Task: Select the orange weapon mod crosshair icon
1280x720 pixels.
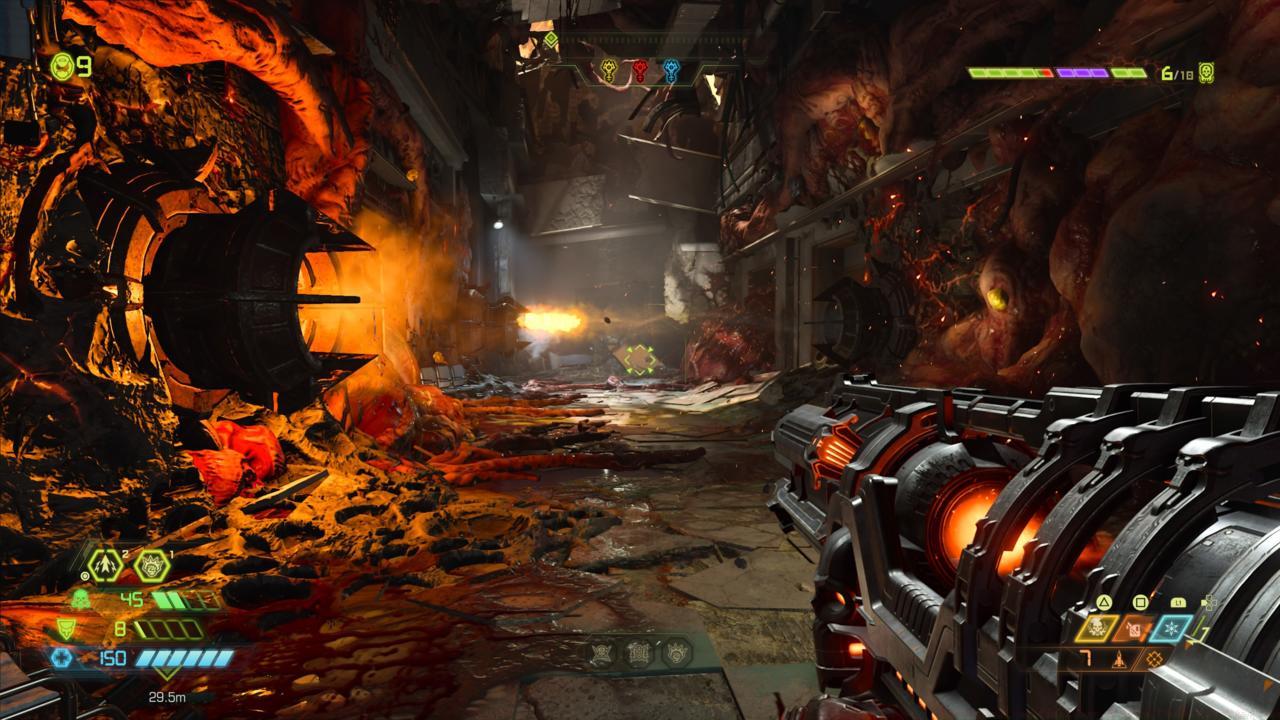Action: [1155, 659]
